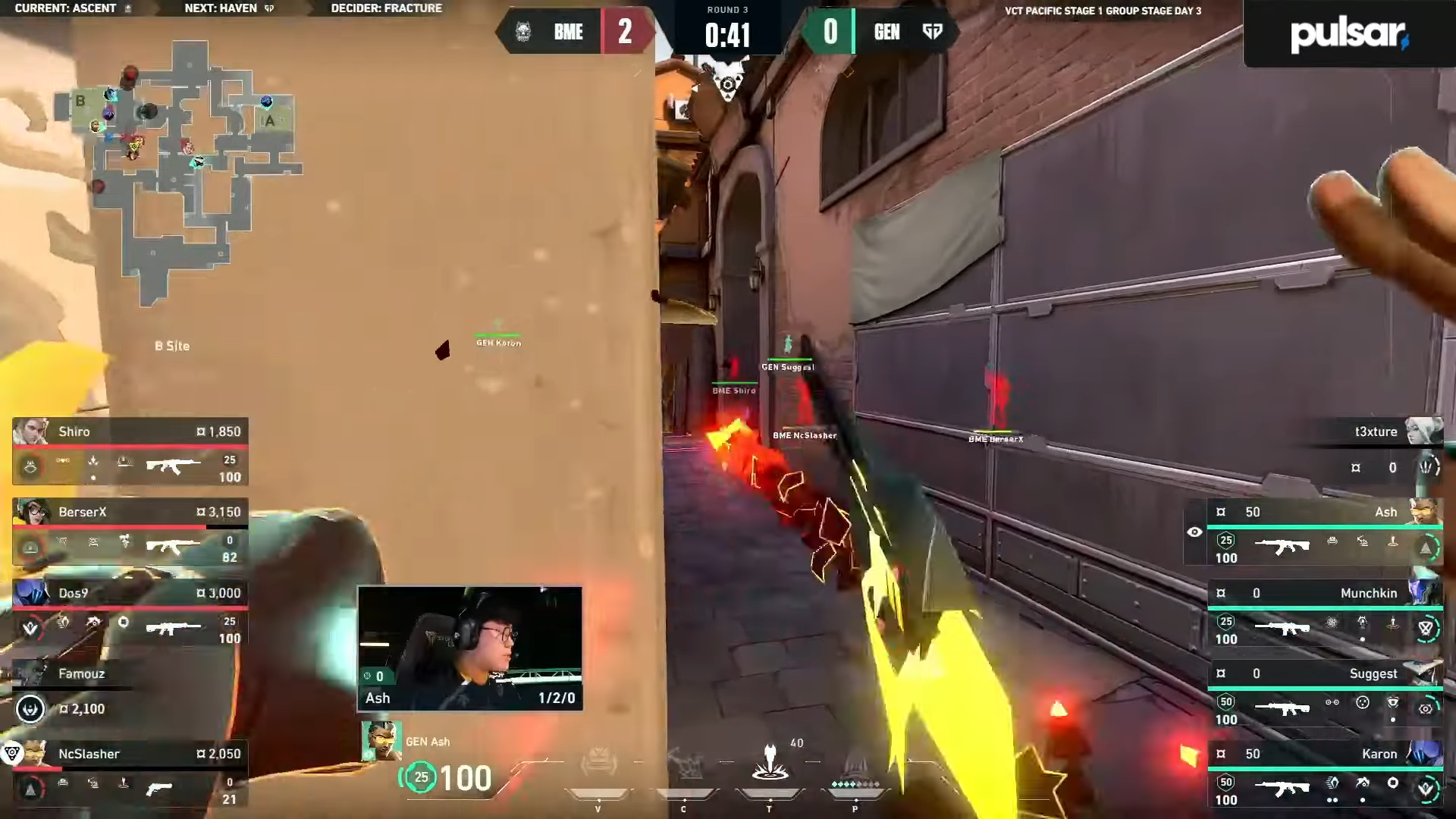
Task: Click the GEN team score panel
Action: (880, 32)
